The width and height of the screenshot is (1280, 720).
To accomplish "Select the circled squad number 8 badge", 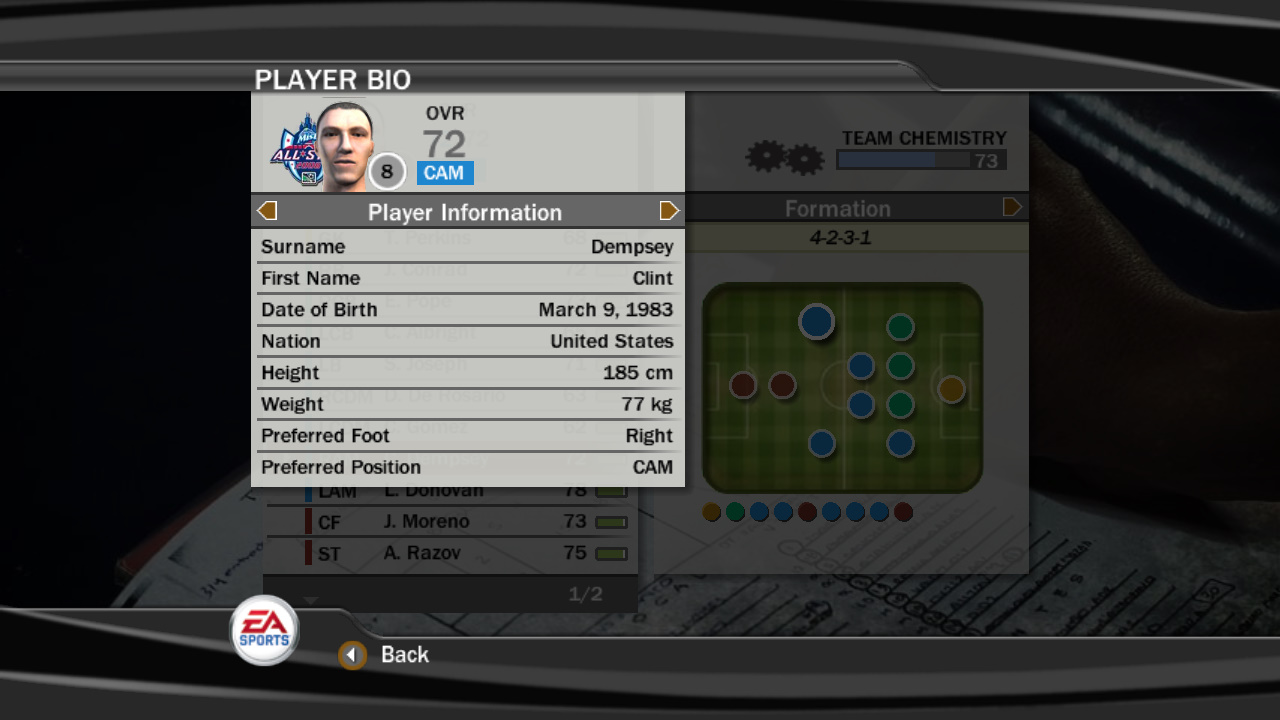I will pyautogui.click(x=387, y=171).
